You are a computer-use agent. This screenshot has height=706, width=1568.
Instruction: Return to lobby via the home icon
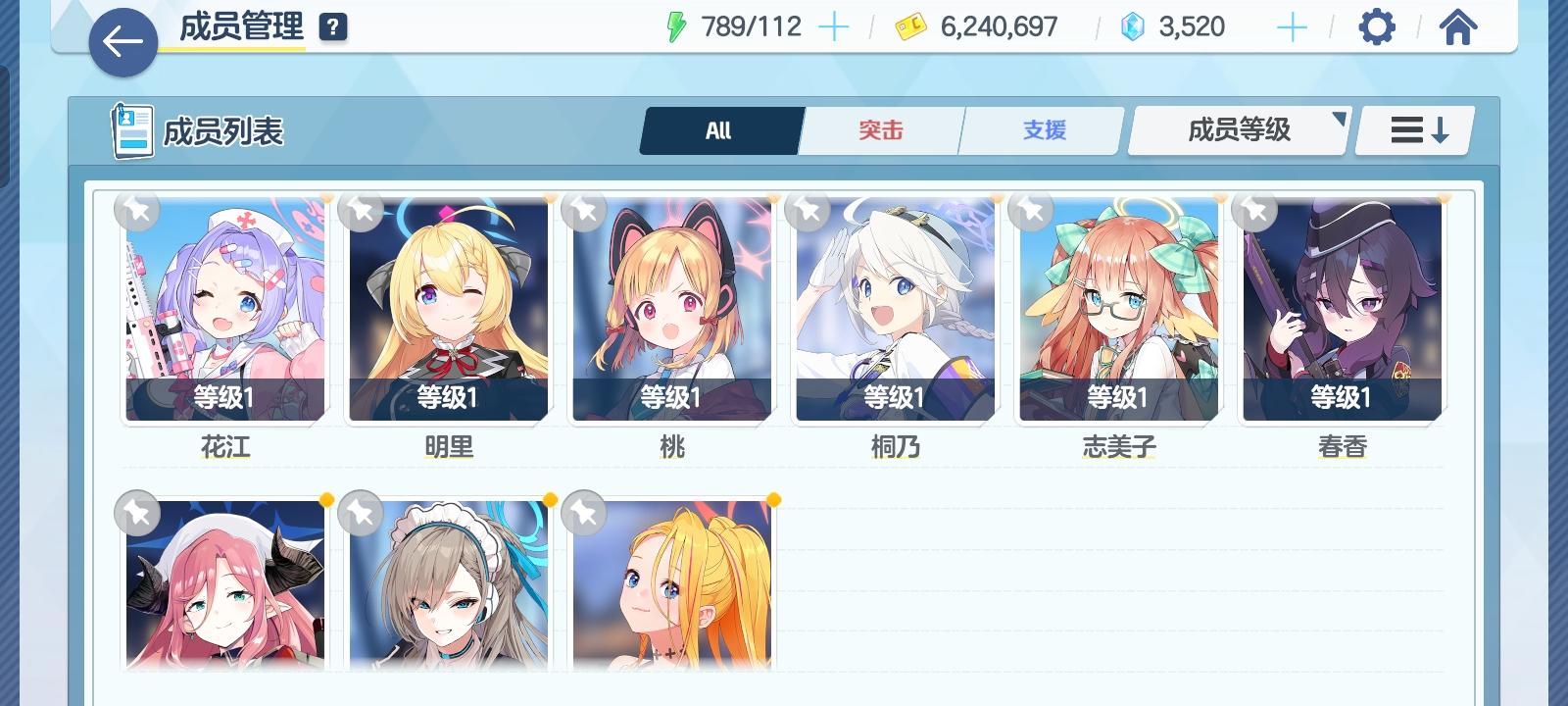[x=1458, y=26]
